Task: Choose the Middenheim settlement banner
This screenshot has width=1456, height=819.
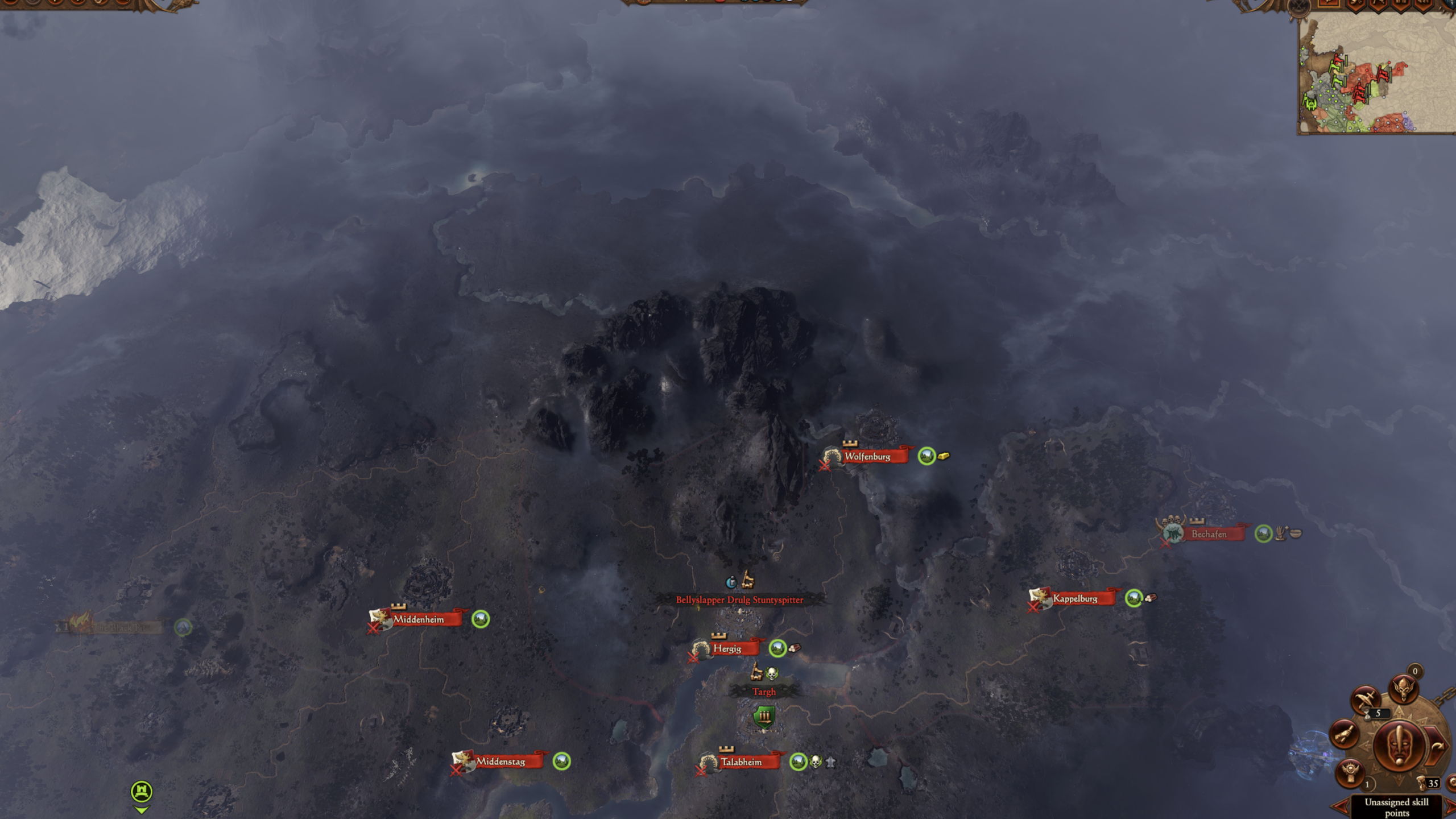Action: [418, 619]
